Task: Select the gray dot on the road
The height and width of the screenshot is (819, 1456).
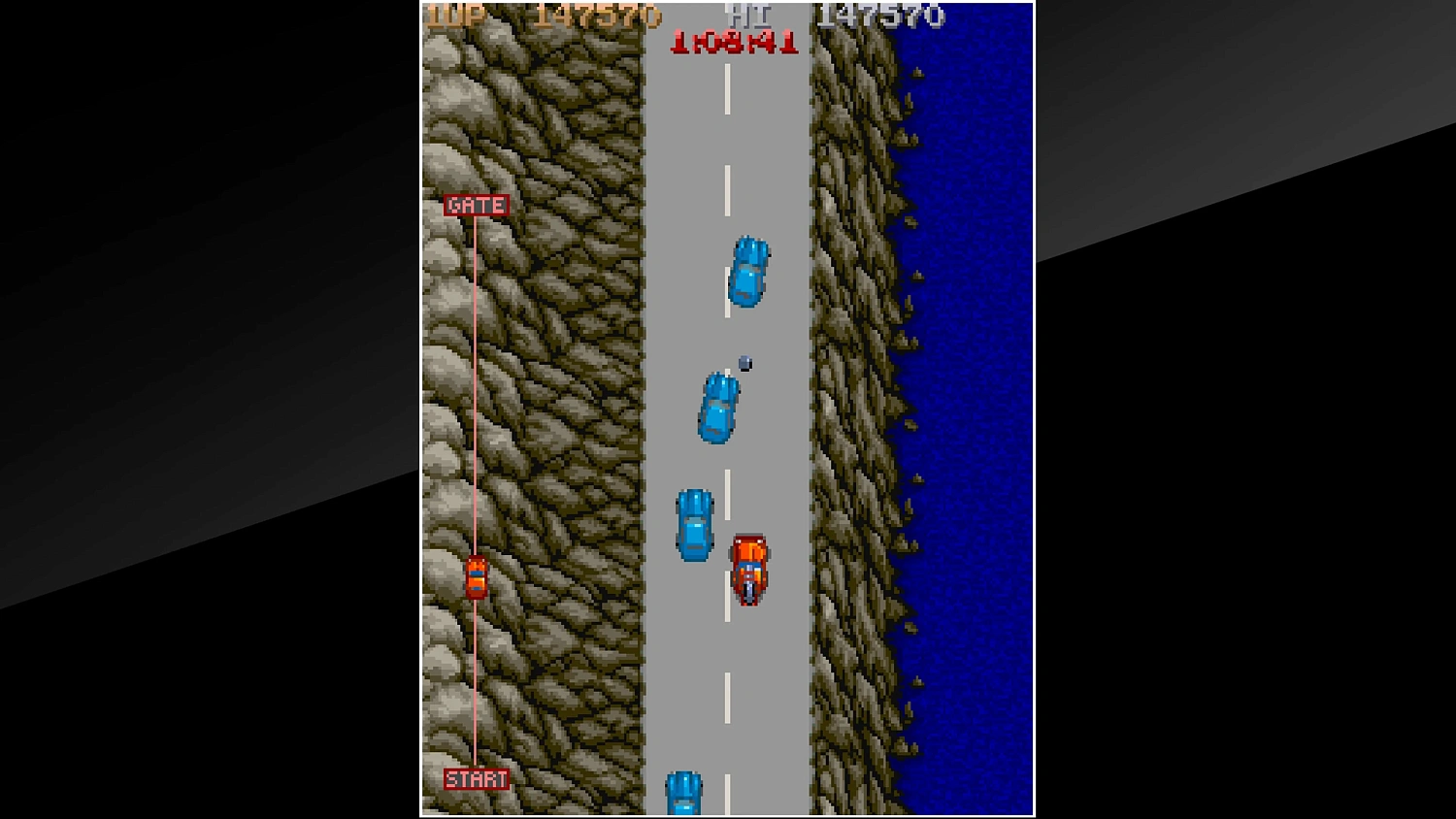Action: click(744, 363)
